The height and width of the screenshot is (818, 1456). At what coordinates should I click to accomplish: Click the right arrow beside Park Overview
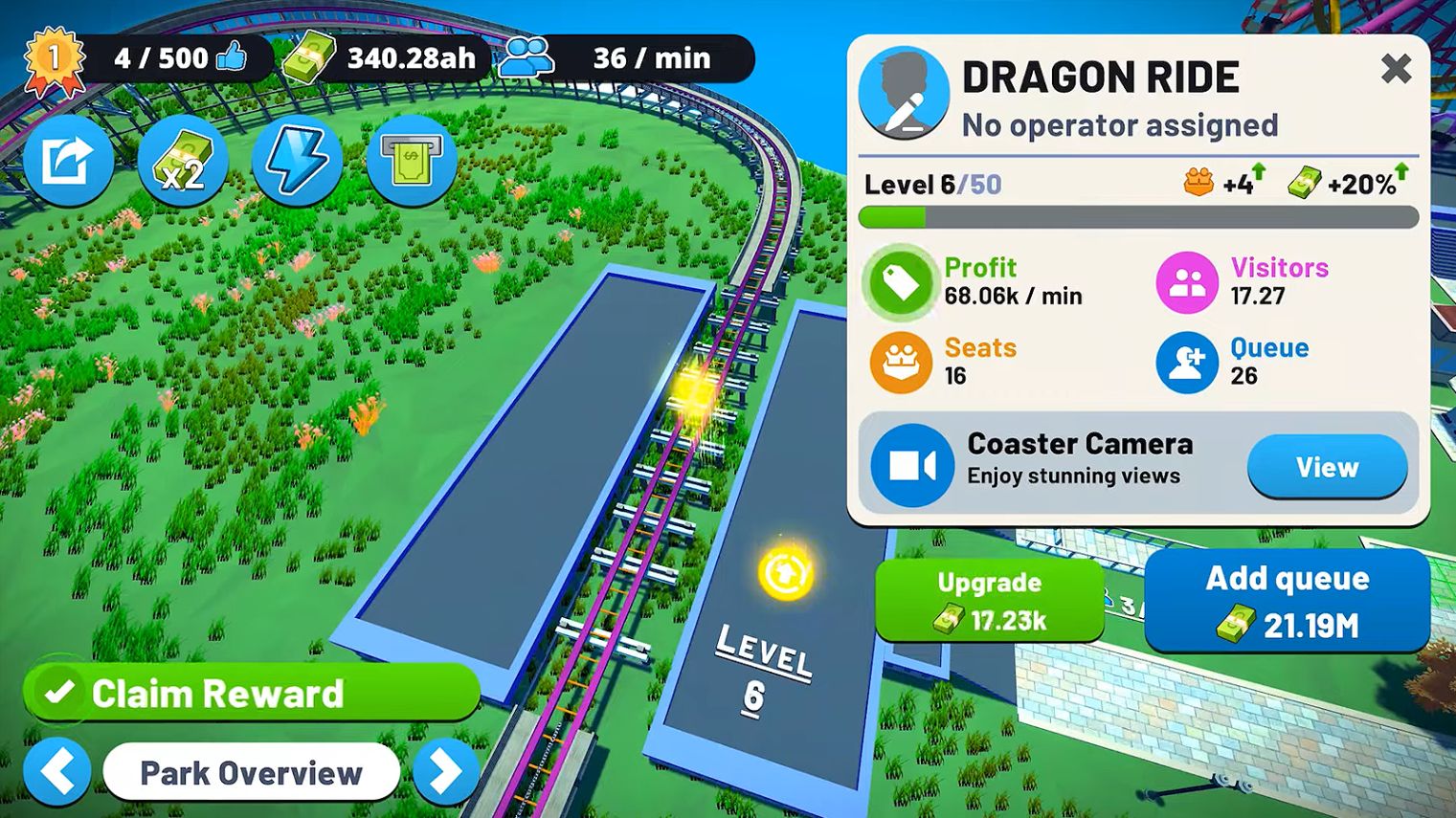446,771
